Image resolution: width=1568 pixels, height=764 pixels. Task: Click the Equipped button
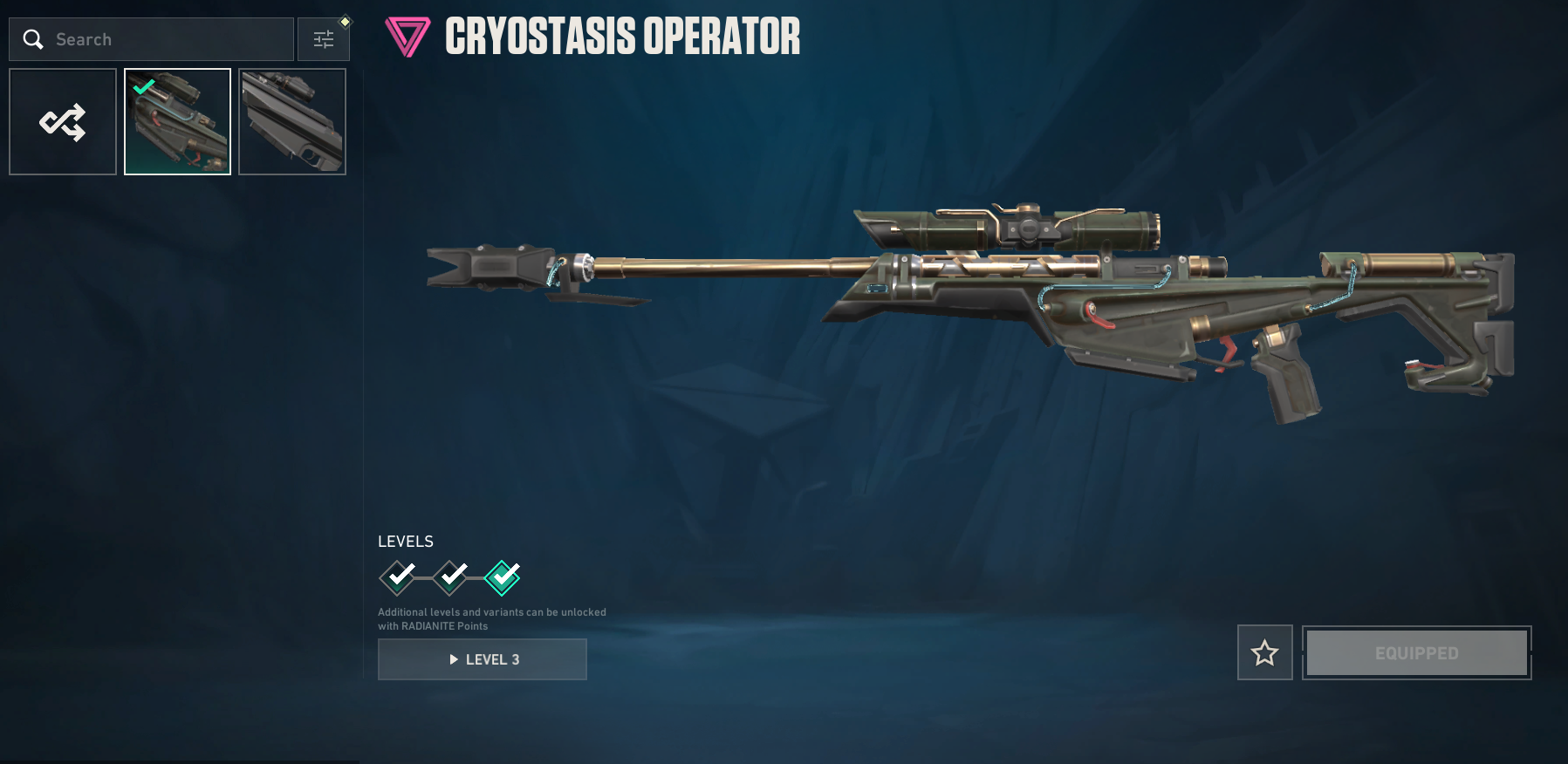(x=1416, y=653)
